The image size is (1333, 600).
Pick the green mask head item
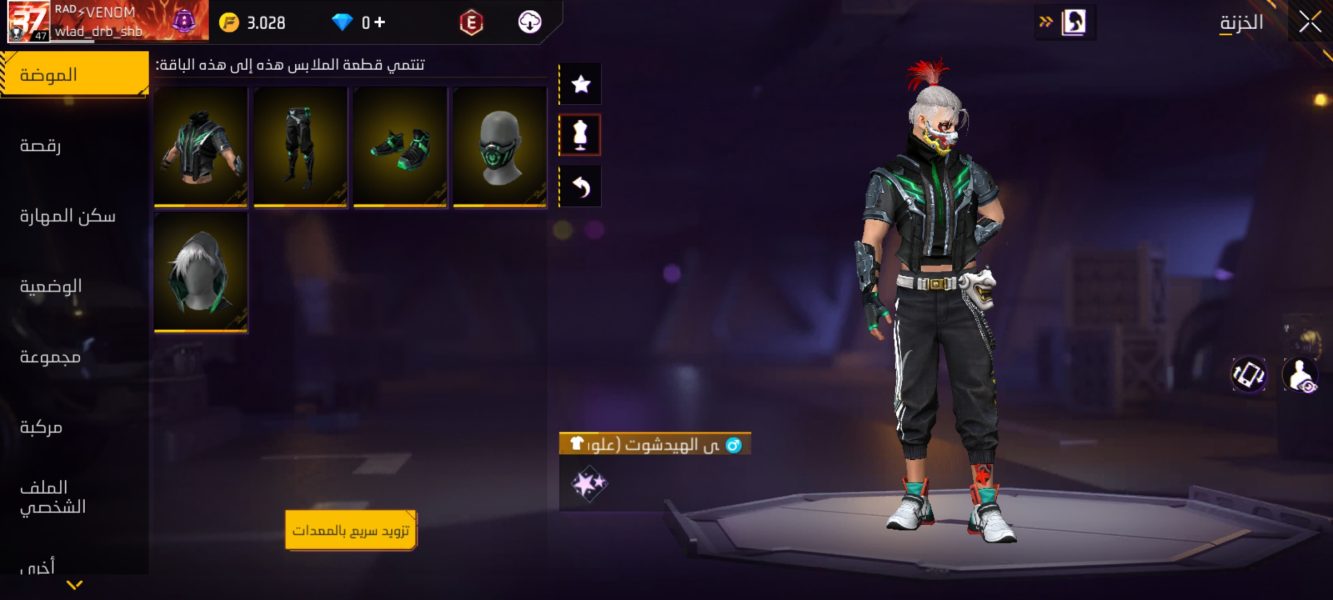point(499,146)
